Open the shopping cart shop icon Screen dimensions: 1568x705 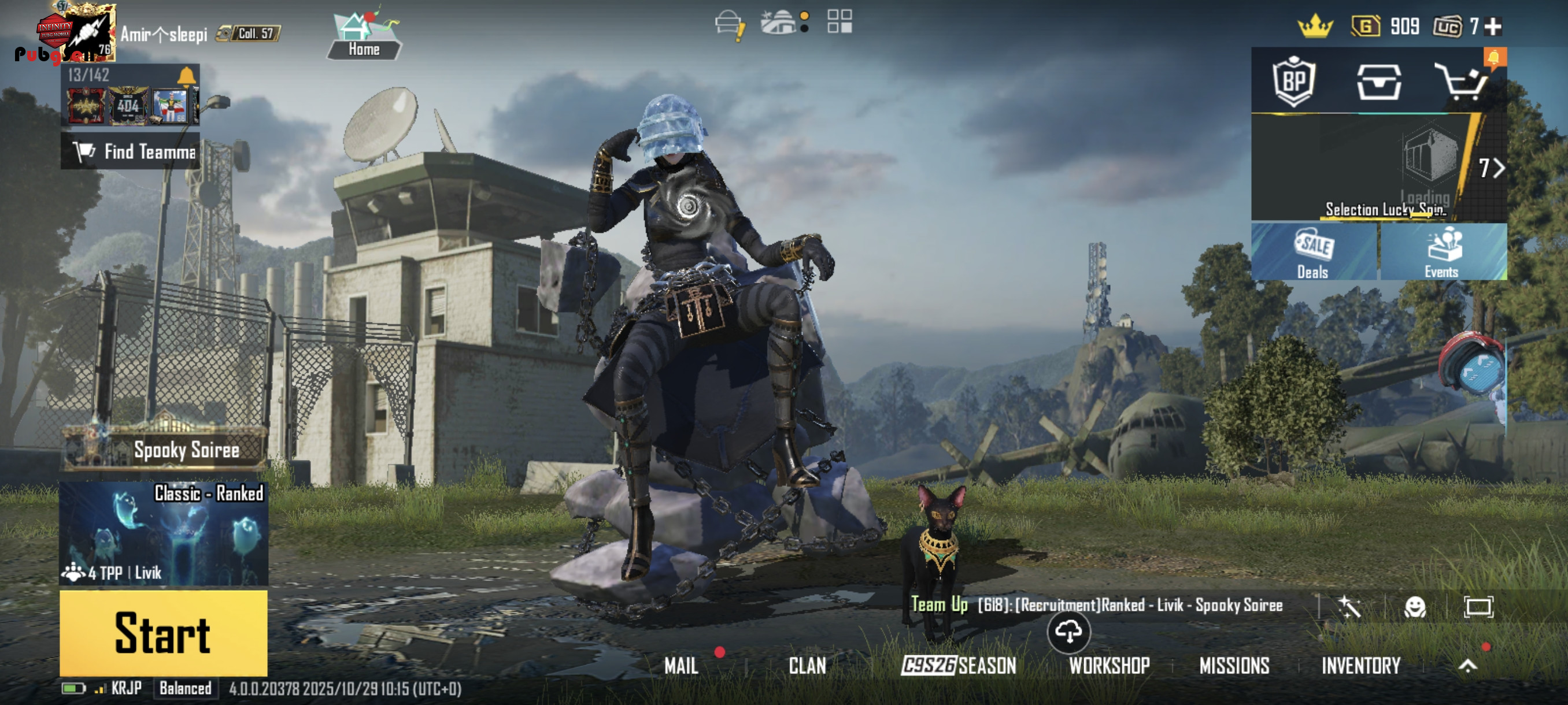(1462, 81)
